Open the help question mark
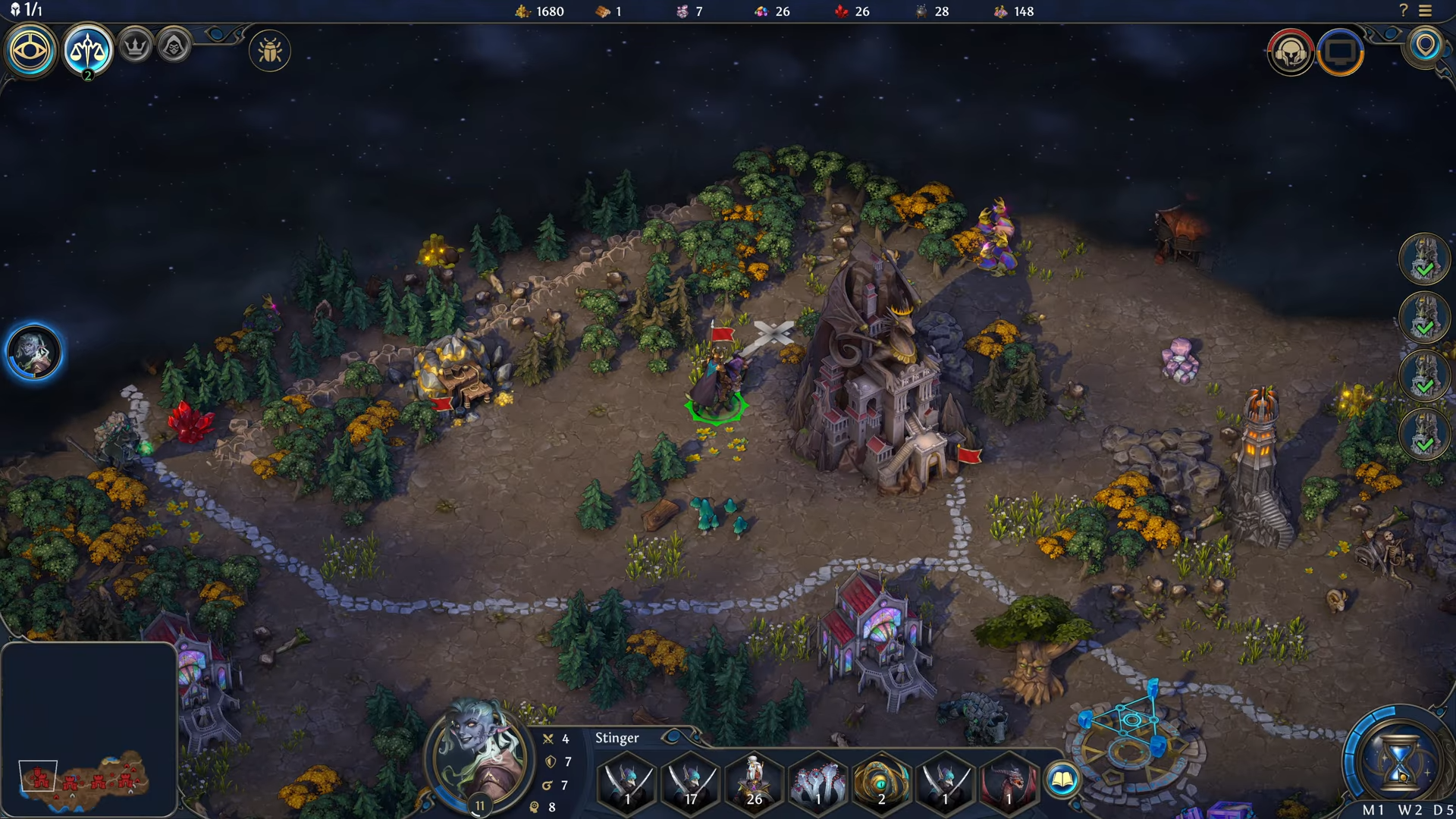Viewport: 1456px width, 819px height. pyautogui.click(x=1403, y=11)
